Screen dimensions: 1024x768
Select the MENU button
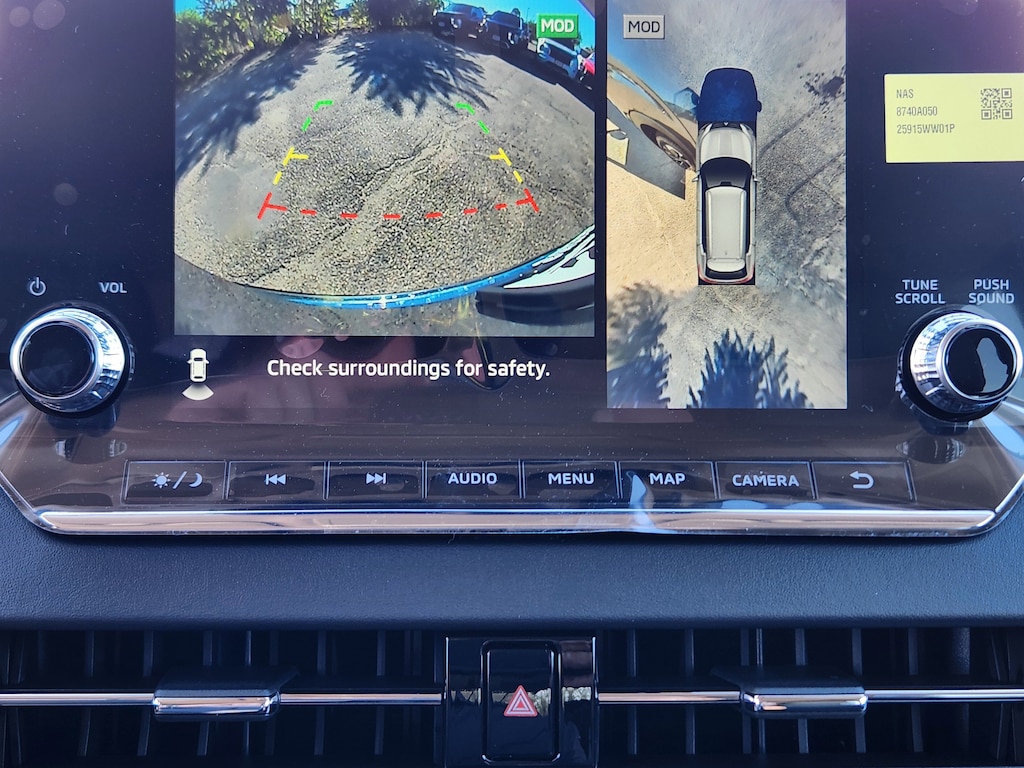(570, 480)
